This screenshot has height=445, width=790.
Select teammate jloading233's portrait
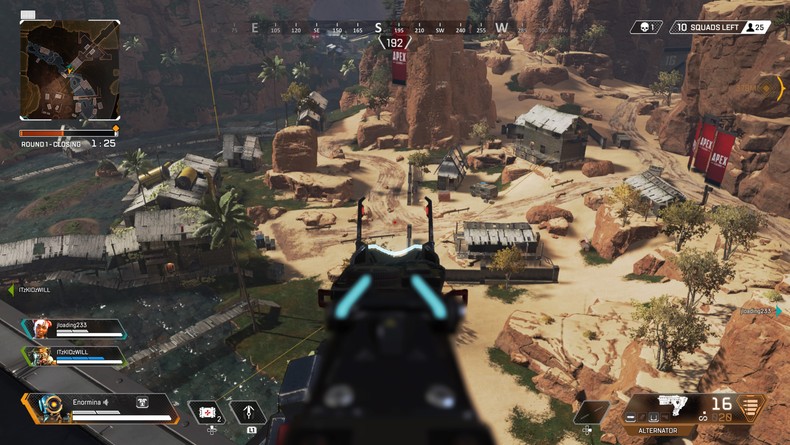pyautogui.click(x=42, y=330)
